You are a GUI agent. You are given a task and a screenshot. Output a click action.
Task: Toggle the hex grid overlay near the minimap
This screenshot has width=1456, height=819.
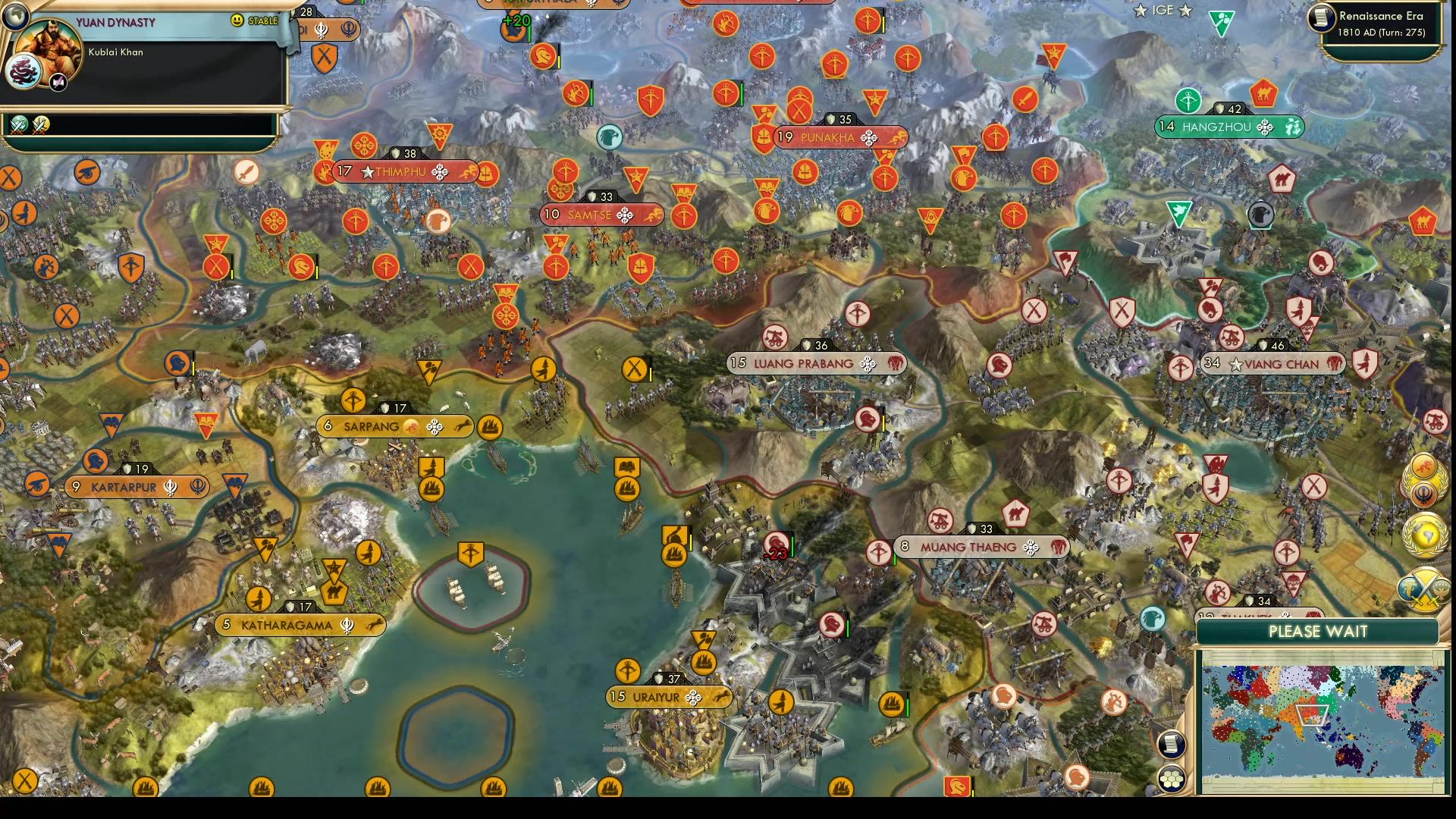point(1171,778)
